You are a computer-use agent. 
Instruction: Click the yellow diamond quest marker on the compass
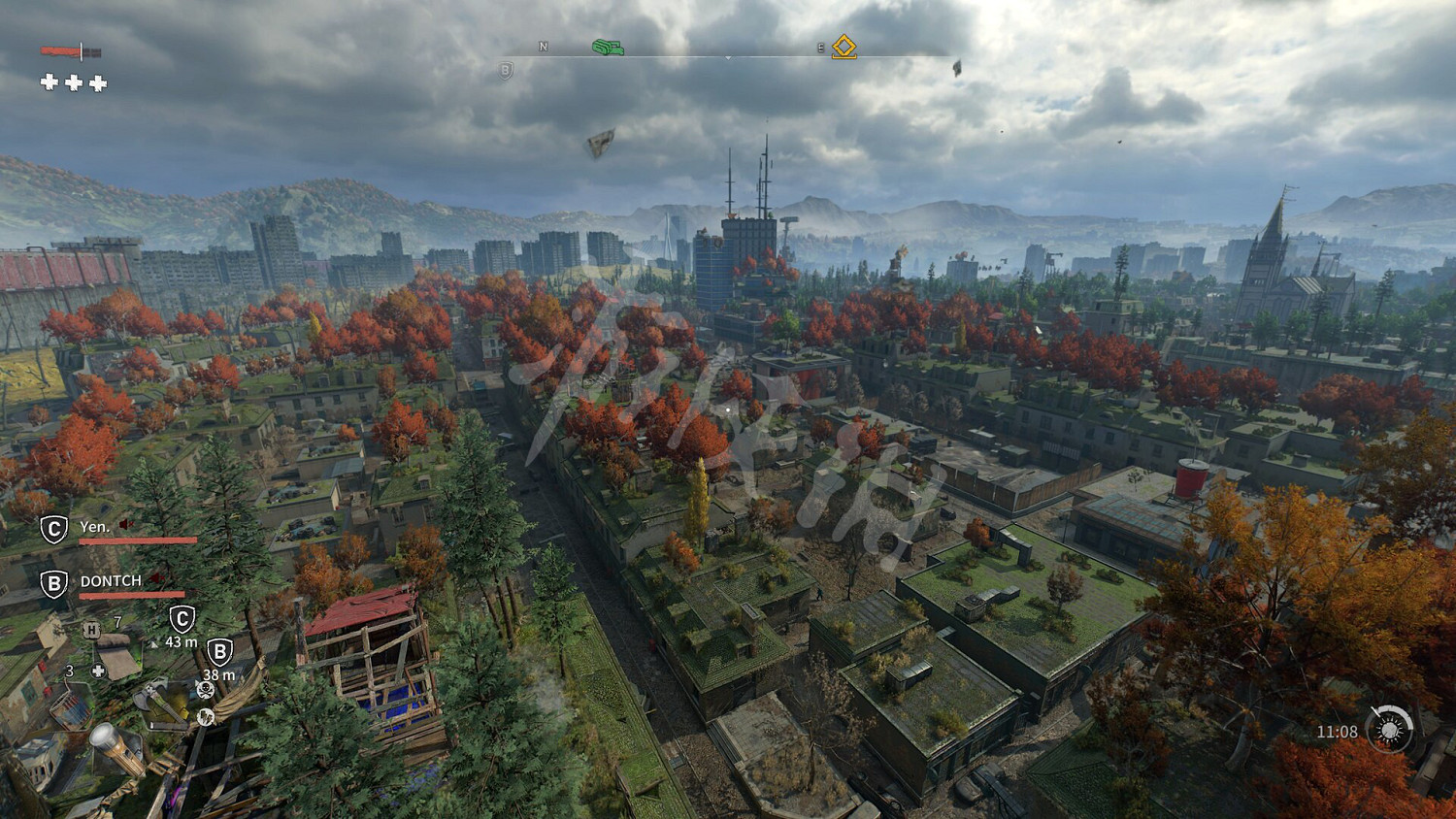point(844,47)
